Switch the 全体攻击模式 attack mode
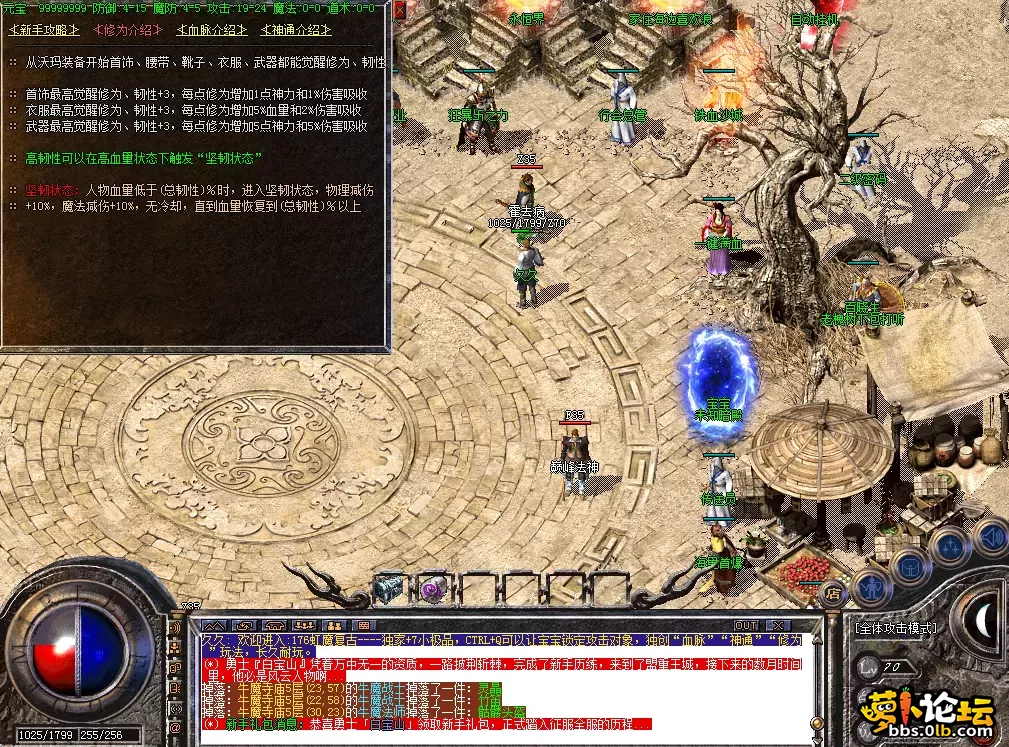Image resolution: width=1009 pixels, height=747 pixels. (x=895, y=628)
